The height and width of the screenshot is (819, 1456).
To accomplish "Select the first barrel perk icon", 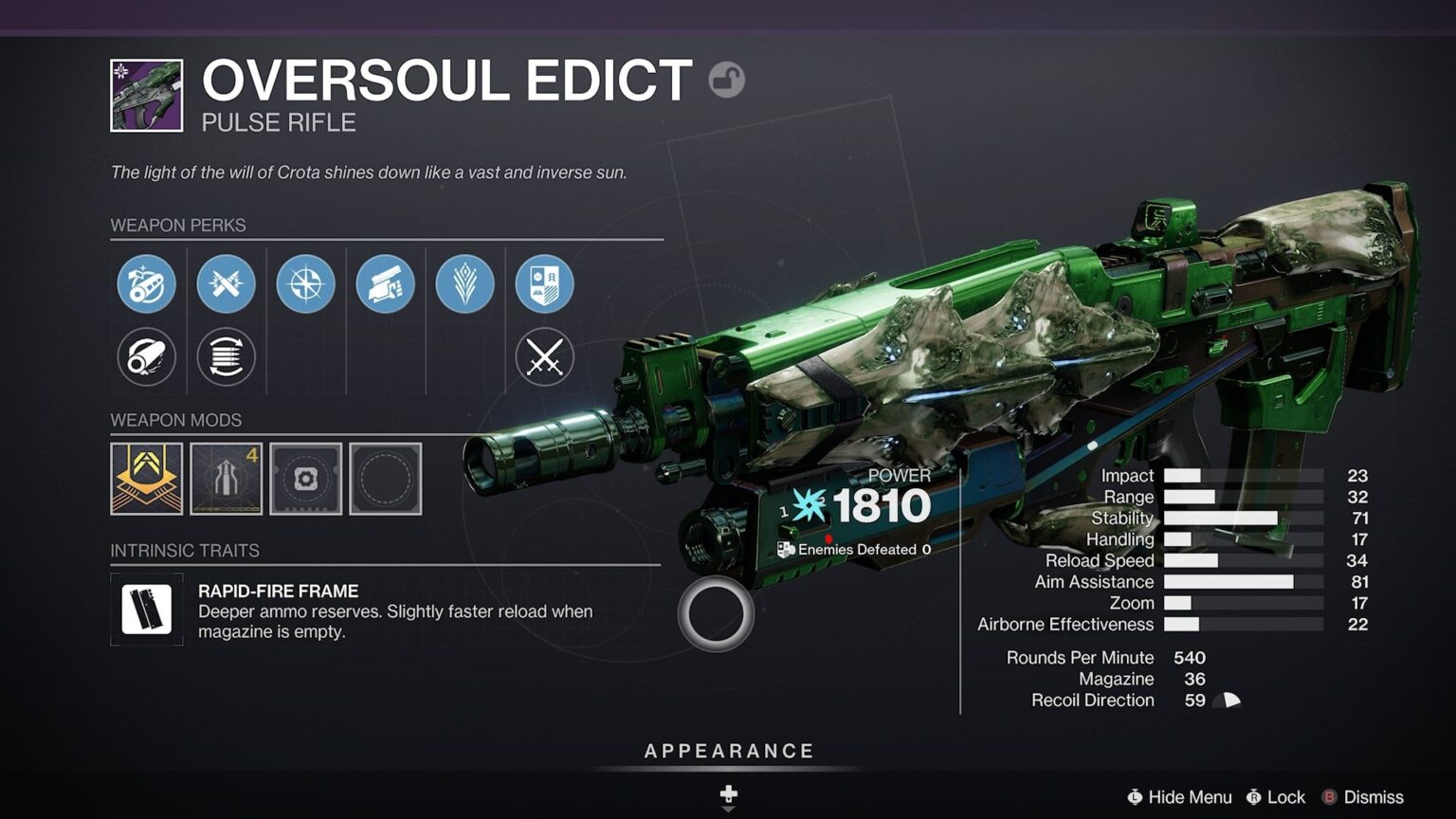I will [147, 283].
